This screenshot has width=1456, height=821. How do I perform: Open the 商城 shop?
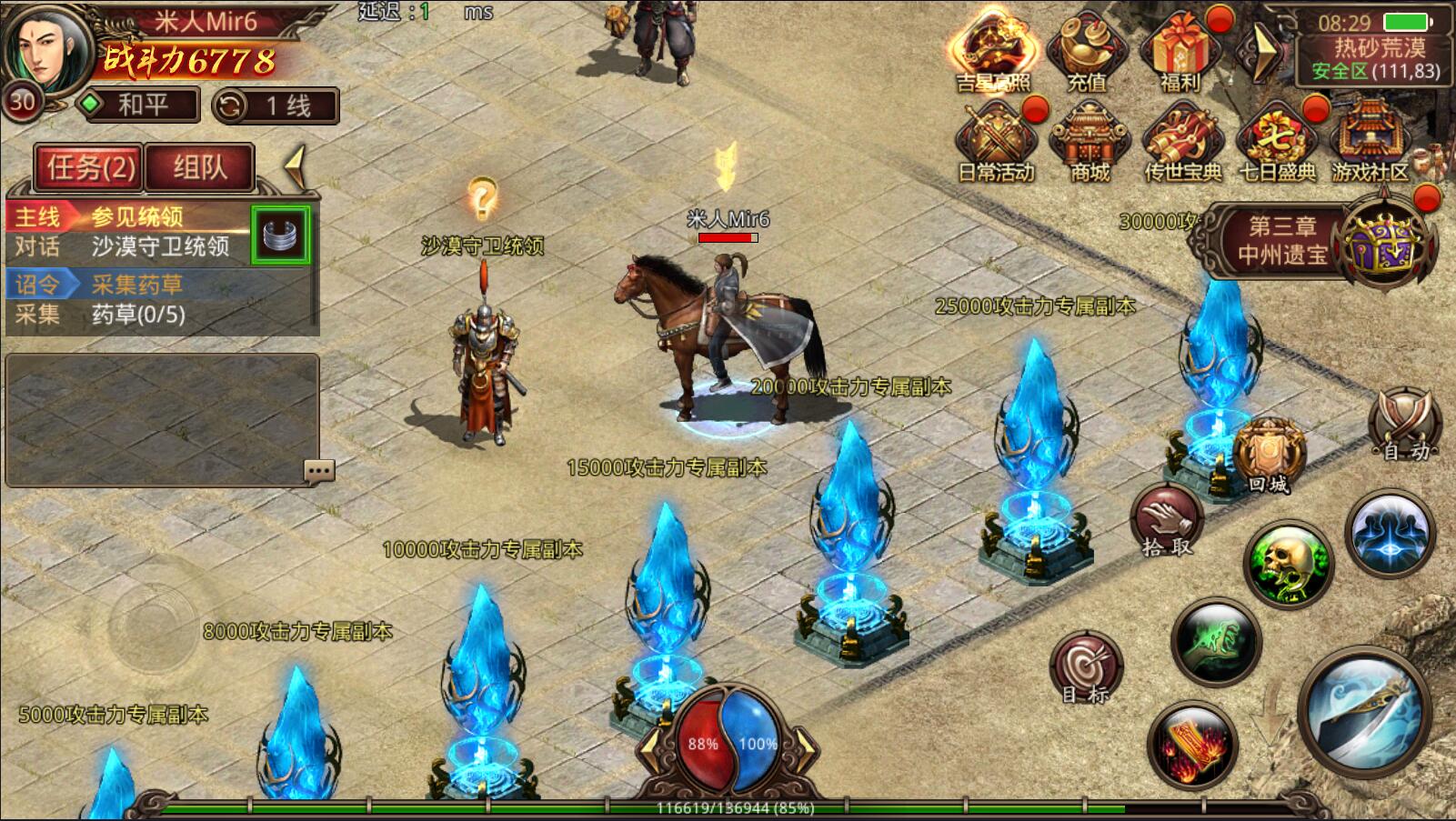pyautogui.click(x=1089, y=143)
